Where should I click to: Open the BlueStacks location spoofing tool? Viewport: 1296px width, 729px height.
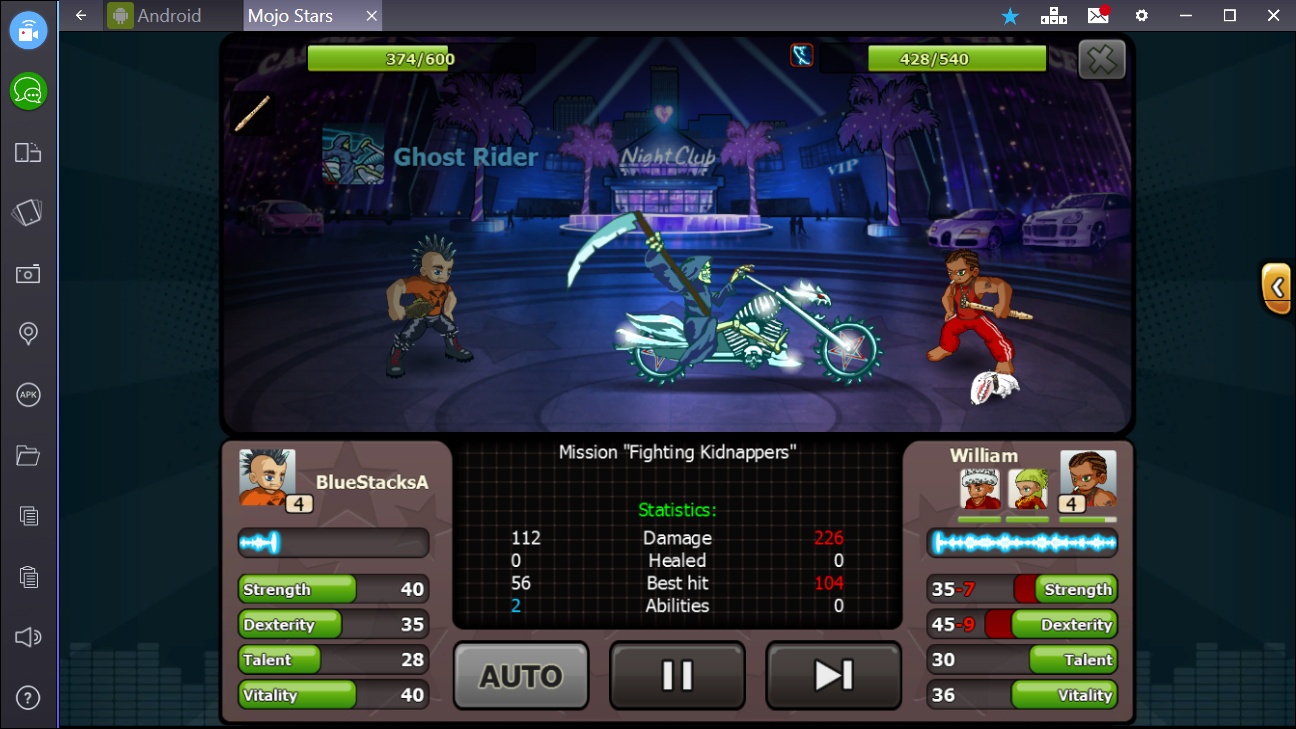[x=28, y=333]
